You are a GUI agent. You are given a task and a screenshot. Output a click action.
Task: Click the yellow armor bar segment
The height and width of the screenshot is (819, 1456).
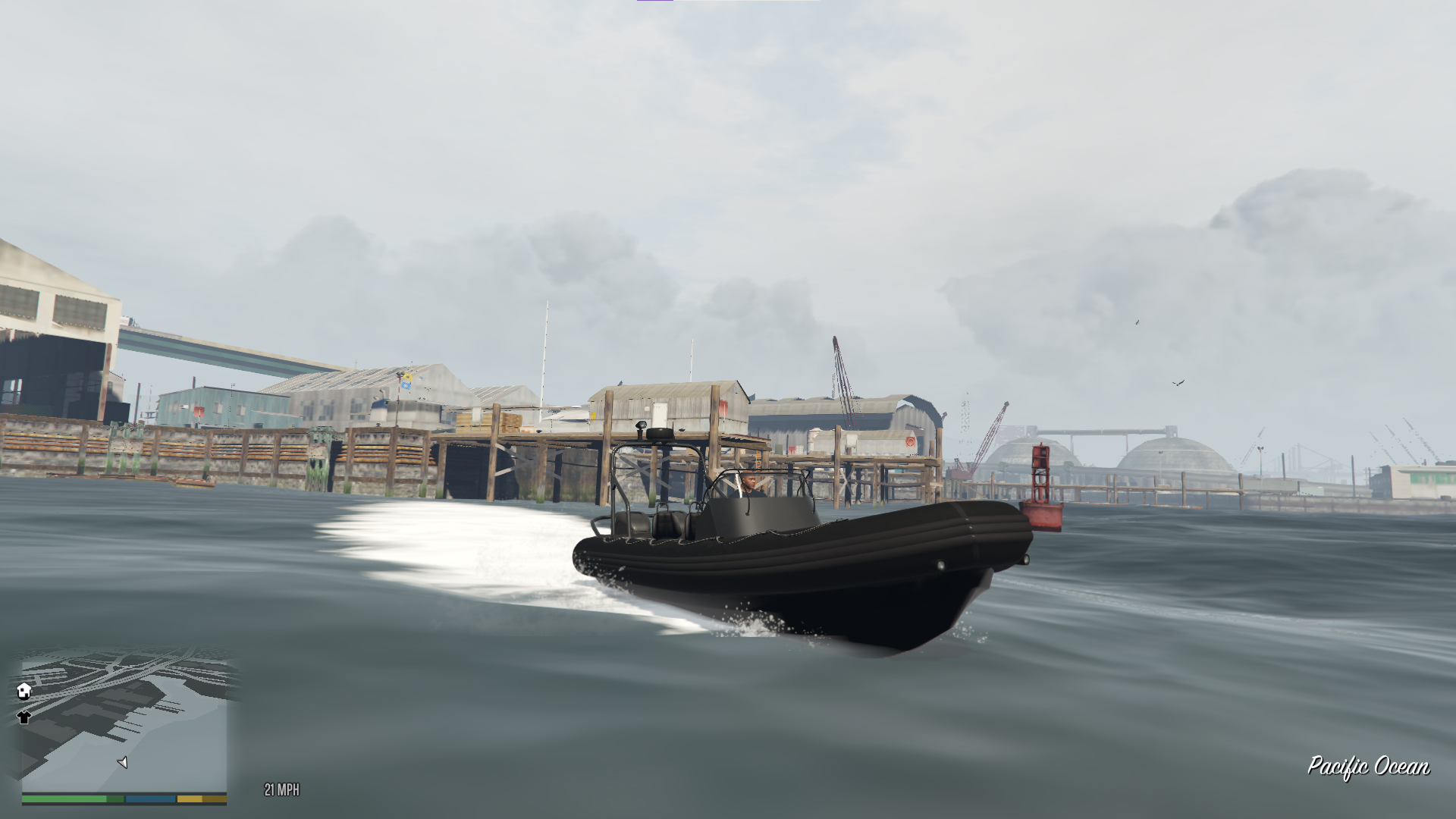(x=190, y=799)
